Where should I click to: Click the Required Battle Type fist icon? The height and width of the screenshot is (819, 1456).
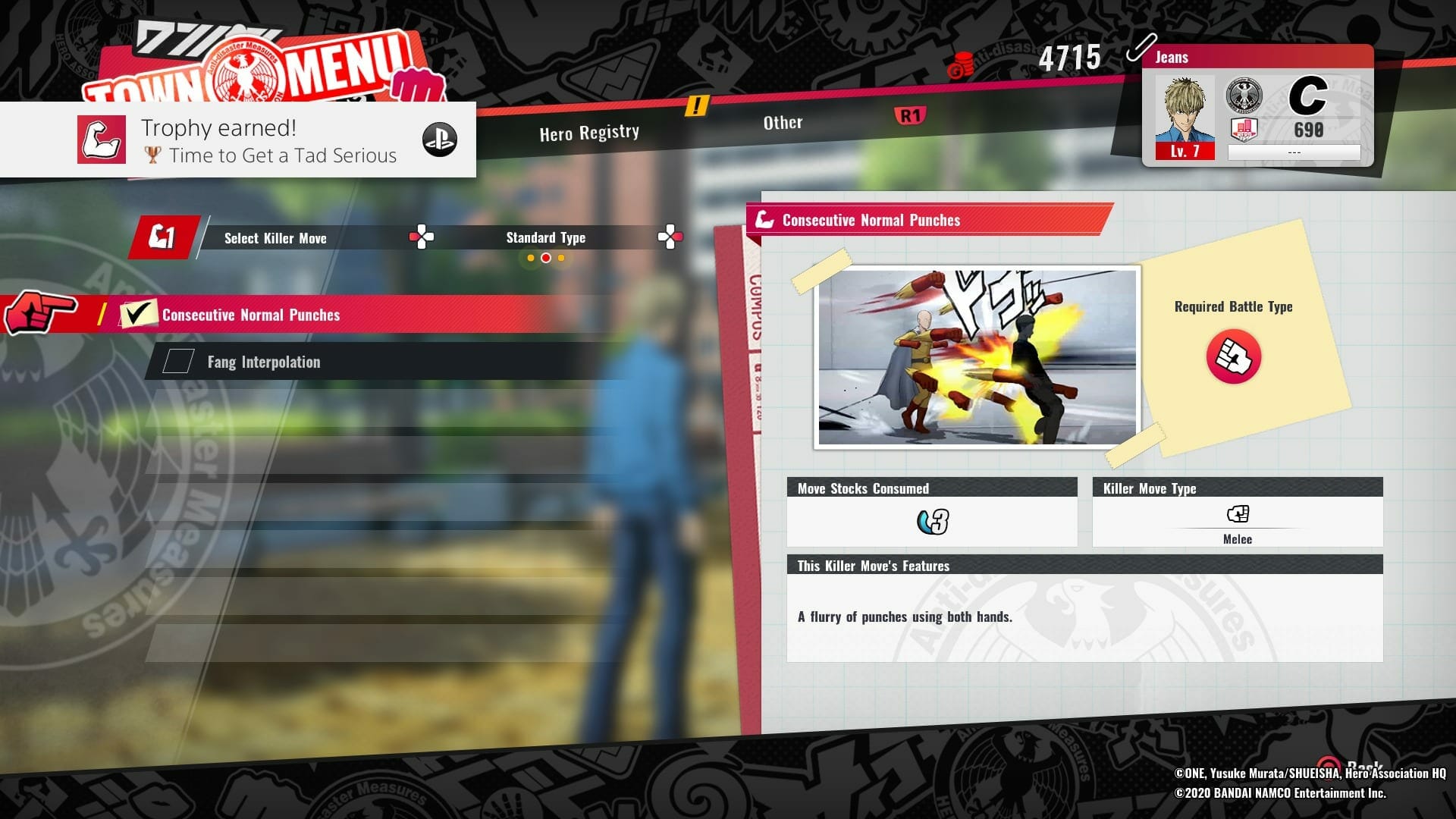point(1233,356)
